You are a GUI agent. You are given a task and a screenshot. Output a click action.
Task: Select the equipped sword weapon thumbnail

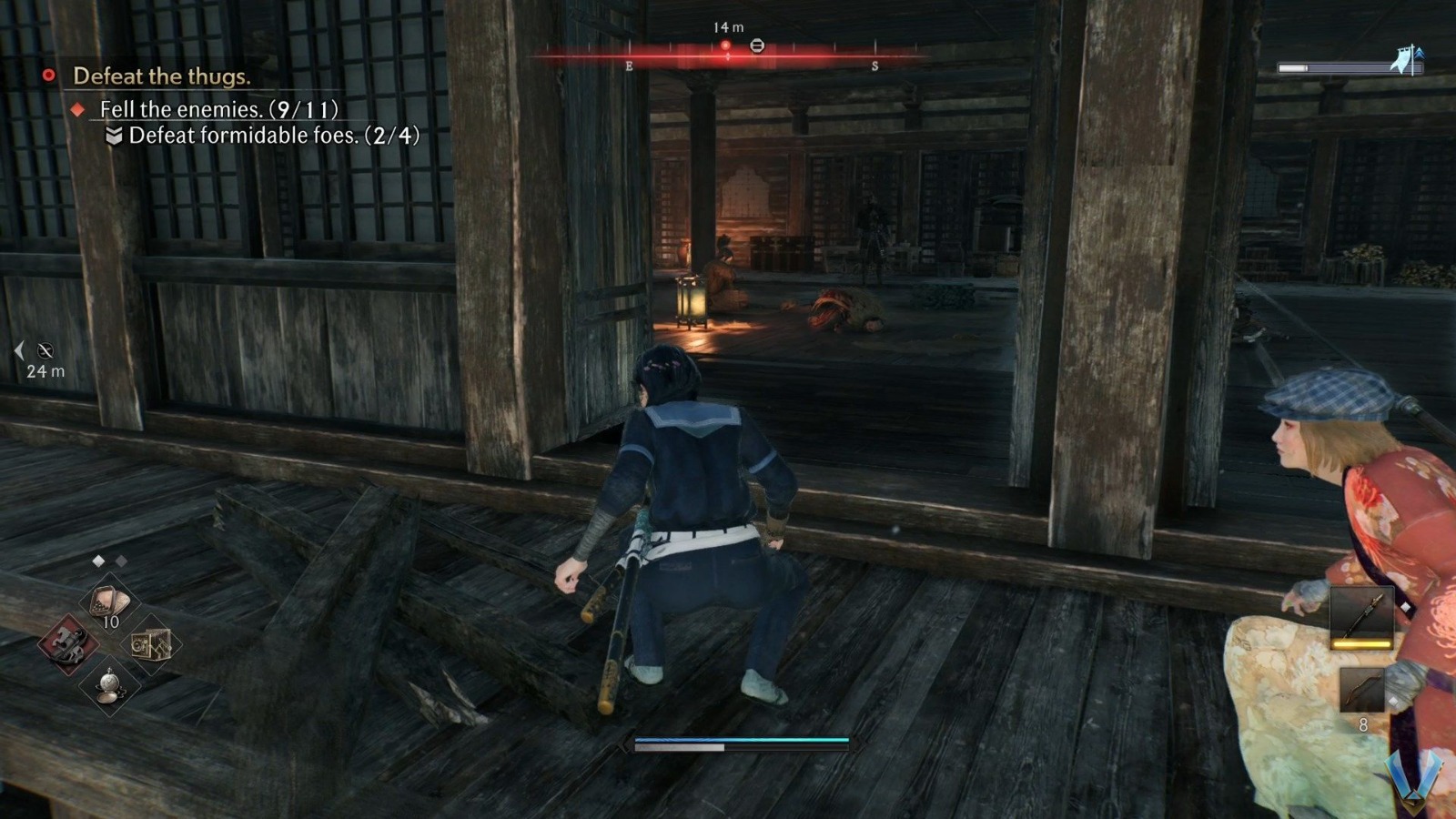[1360, 617]
